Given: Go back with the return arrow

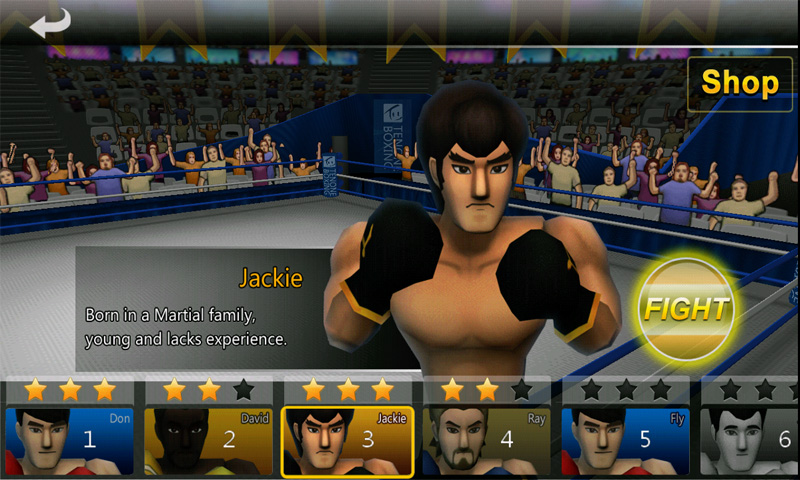Looking at the screenshot, I should [x=50, y=23].
